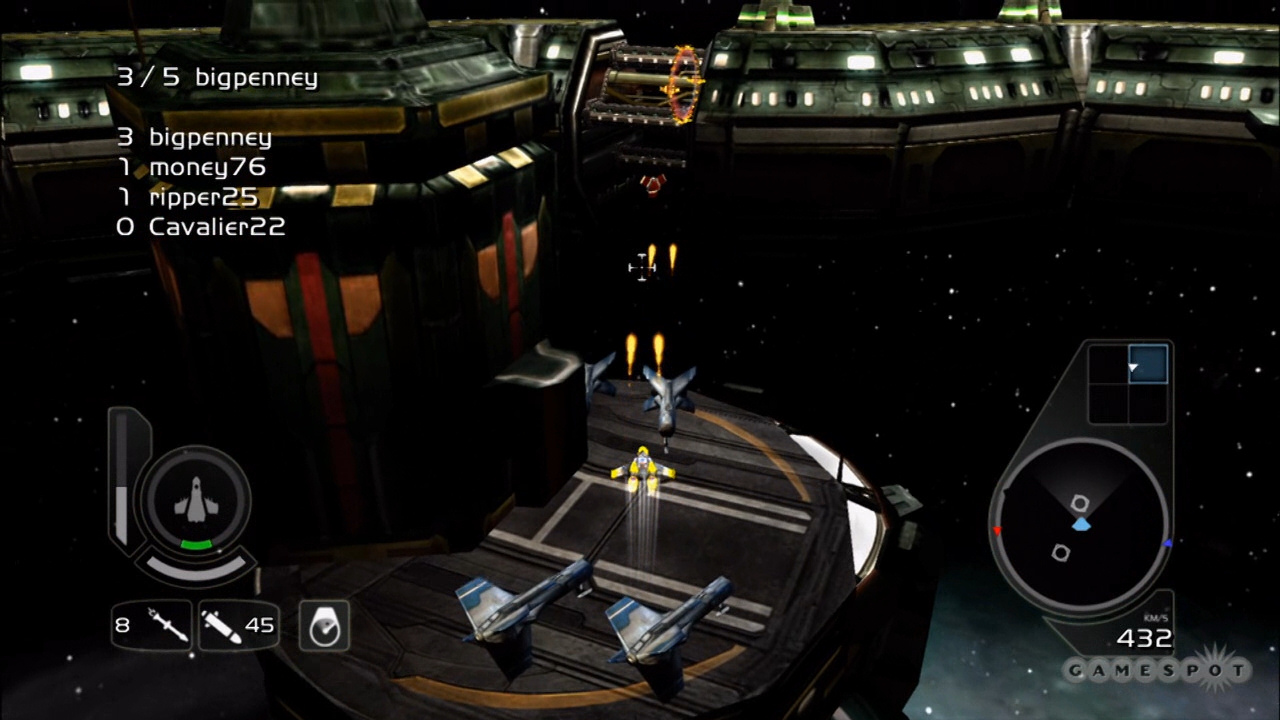Viewport: 1280px width, 720px height.
Task: Click the GameSpot watermark logo
Action: (x=1157, y=670)
